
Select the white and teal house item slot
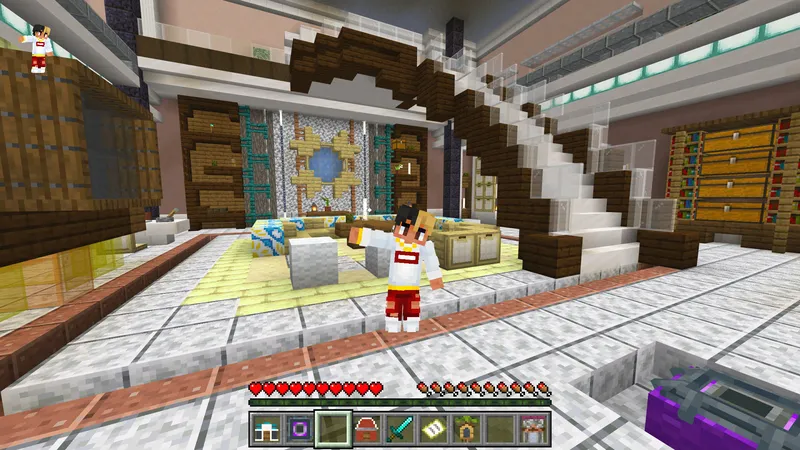[x=267, y=428]
